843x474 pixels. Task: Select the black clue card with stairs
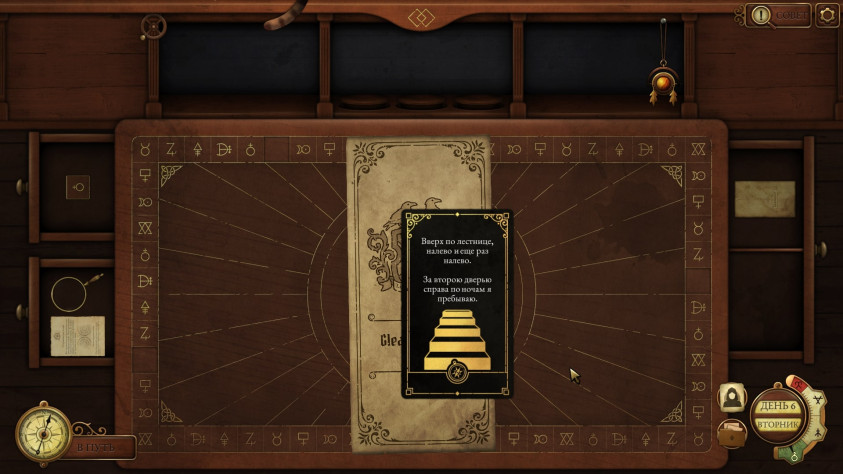click(x=457, y=303)
